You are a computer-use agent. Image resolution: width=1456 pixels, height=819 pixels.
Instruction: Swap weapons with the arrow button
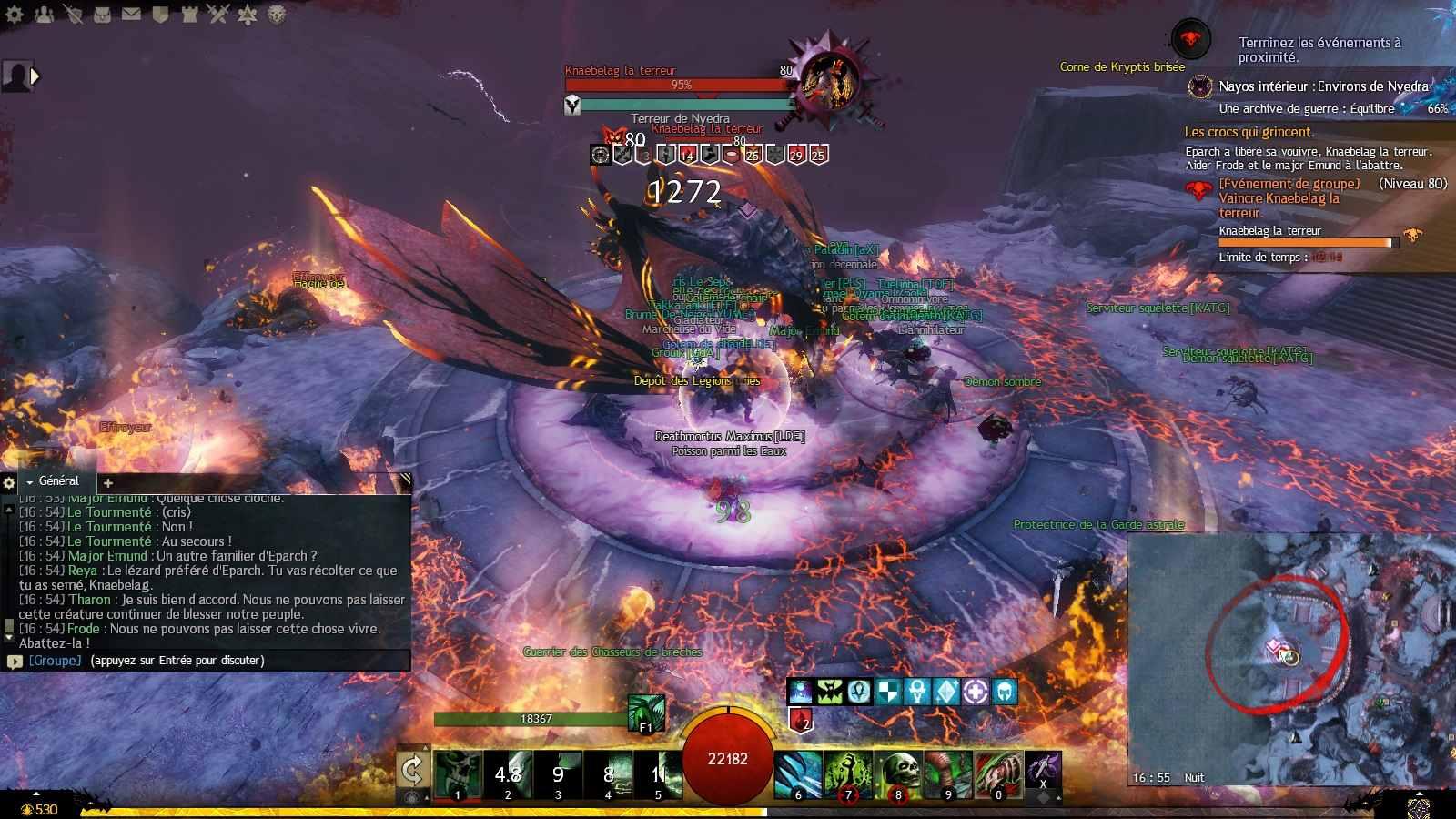click(x=412, y=772)
